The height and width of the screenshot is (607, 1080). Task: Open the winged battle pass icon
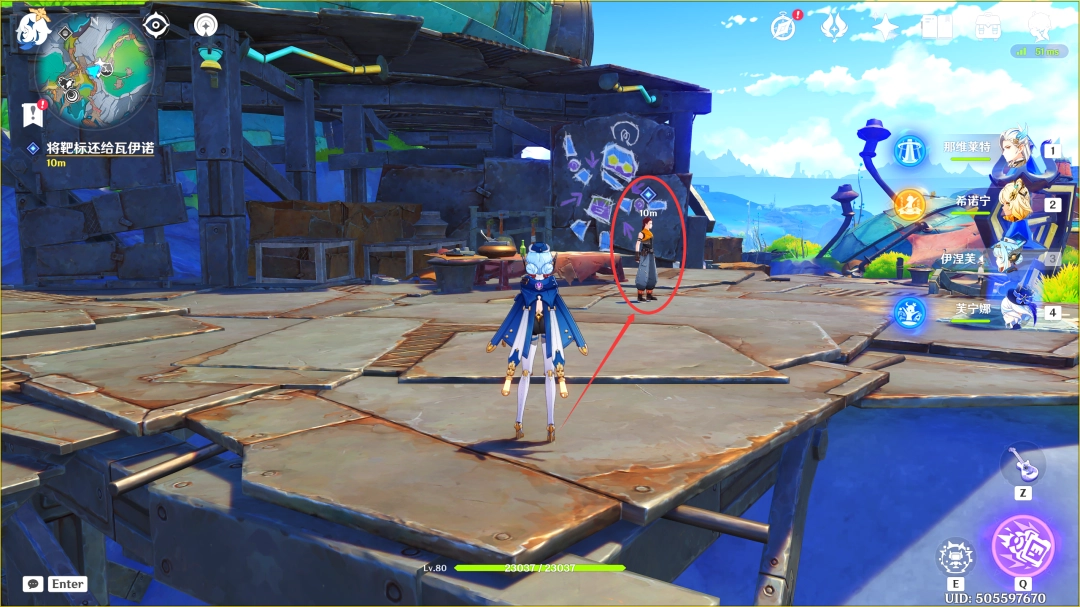coord(833,27)
